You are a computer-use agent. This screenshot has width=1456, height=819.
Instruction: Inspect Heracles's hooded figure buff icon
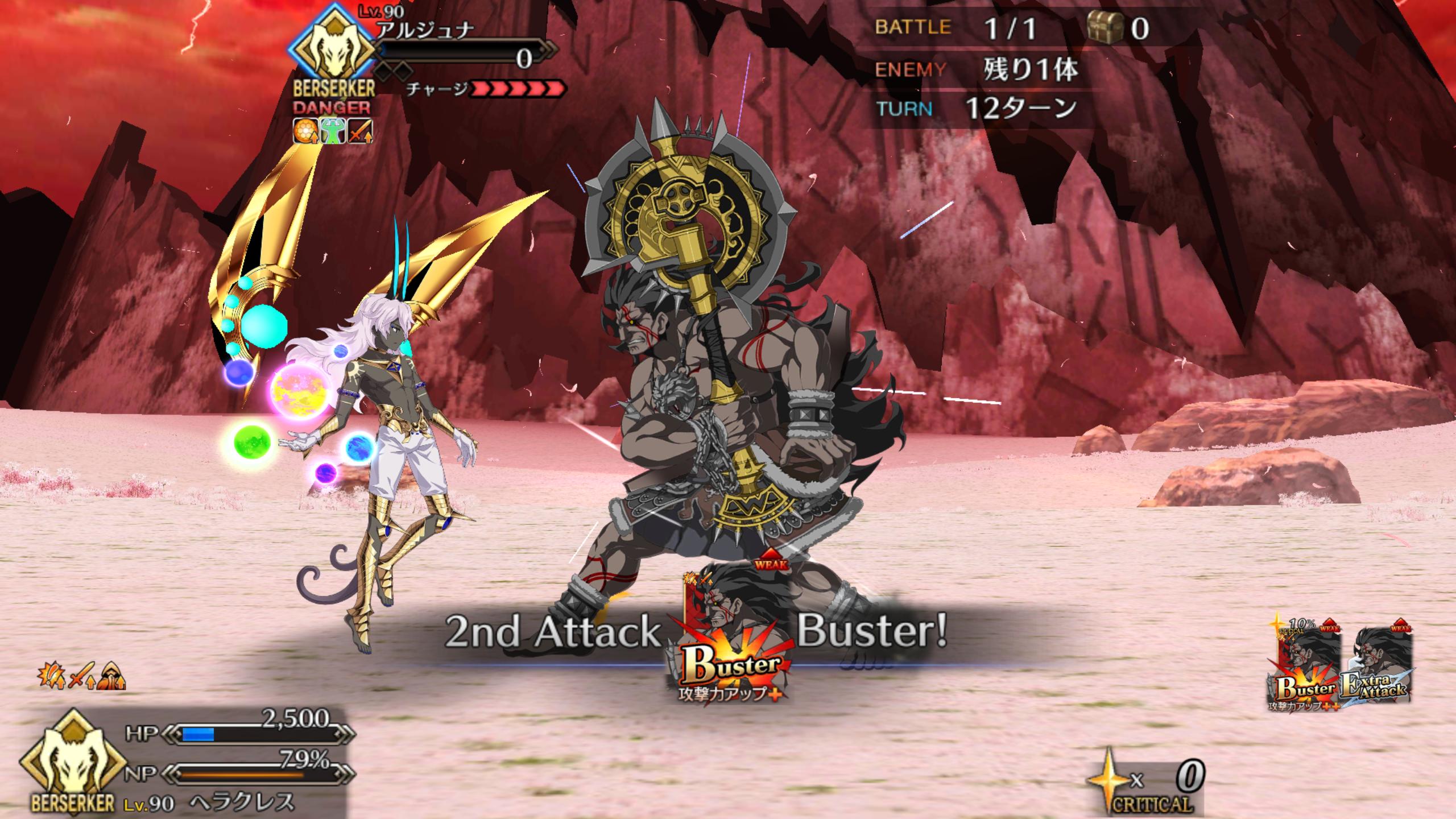tap(111, 676)
